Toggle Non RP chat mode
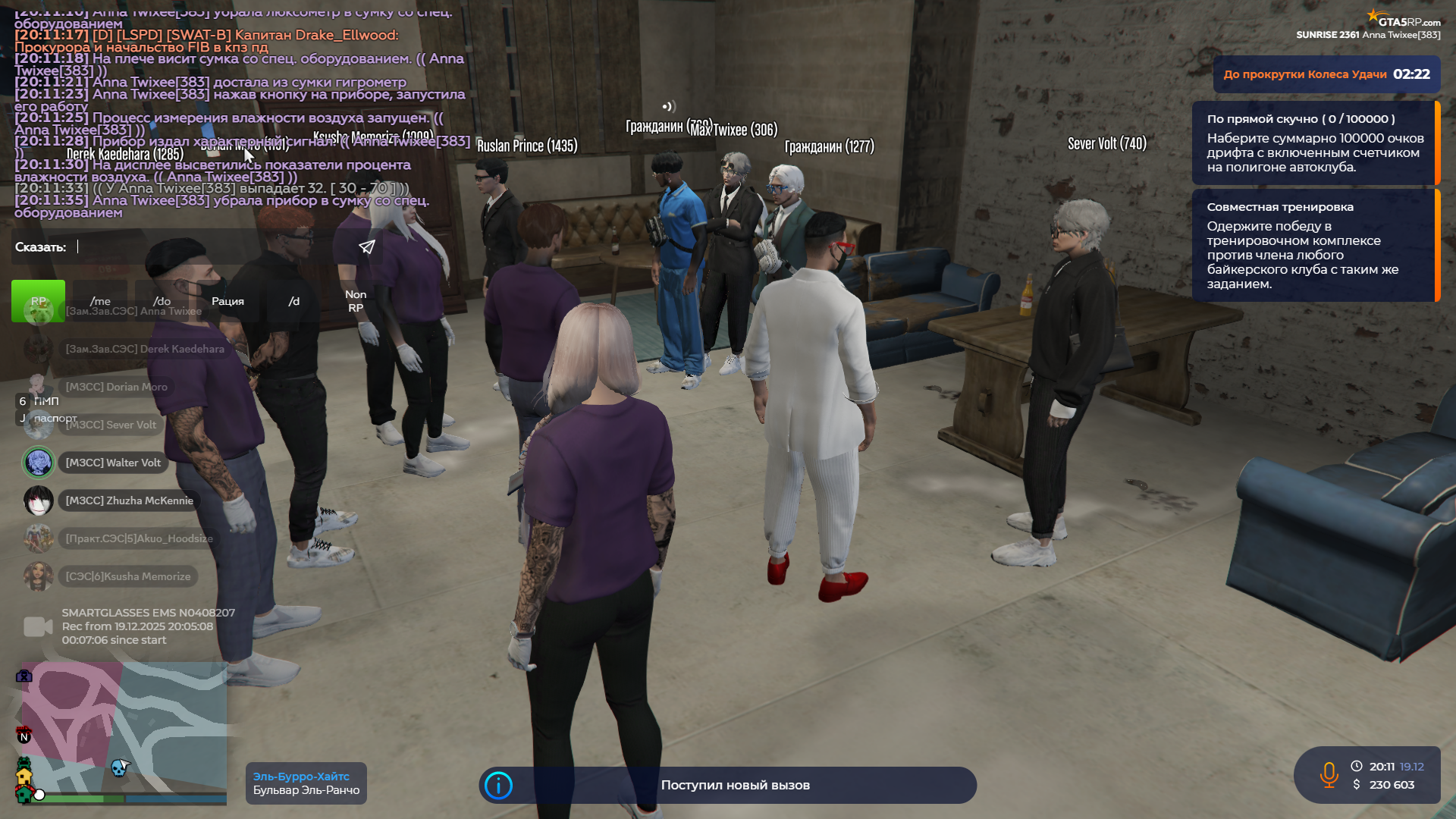Image resolution: width=1456 pixels, height=819 pixels. 356,301
